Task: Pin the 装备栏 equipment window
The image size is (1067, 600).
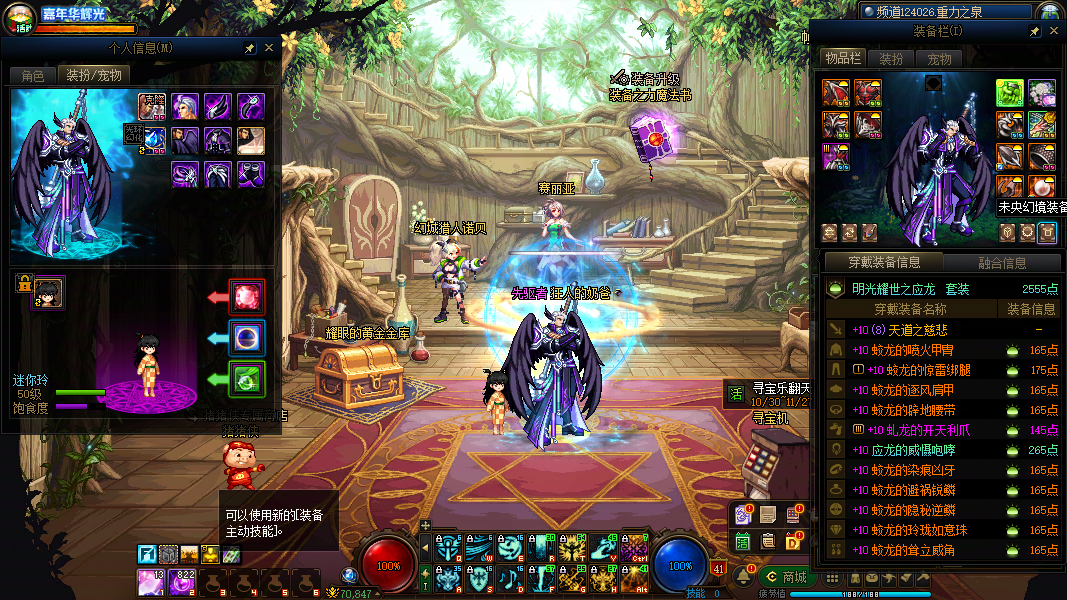Action: tap(1034, 32)
